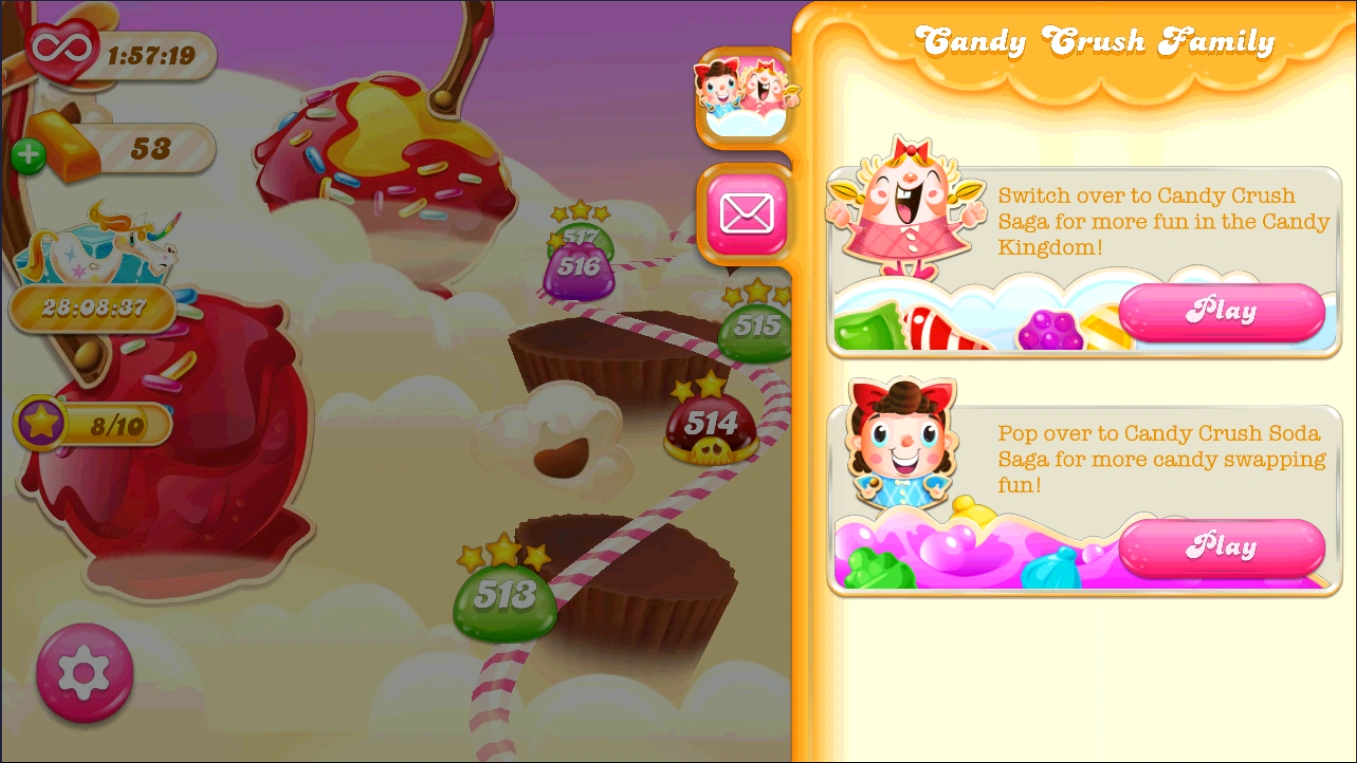Start level 515
The image size is (1357, 763).
point(755,326)
